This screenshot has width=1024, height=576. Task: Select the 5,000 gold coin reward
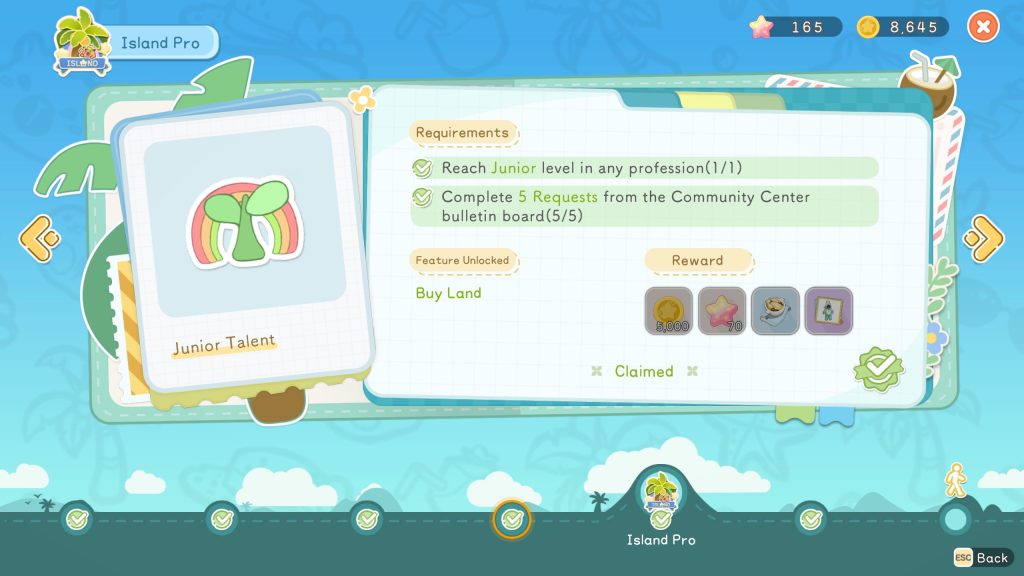[668, 311]
